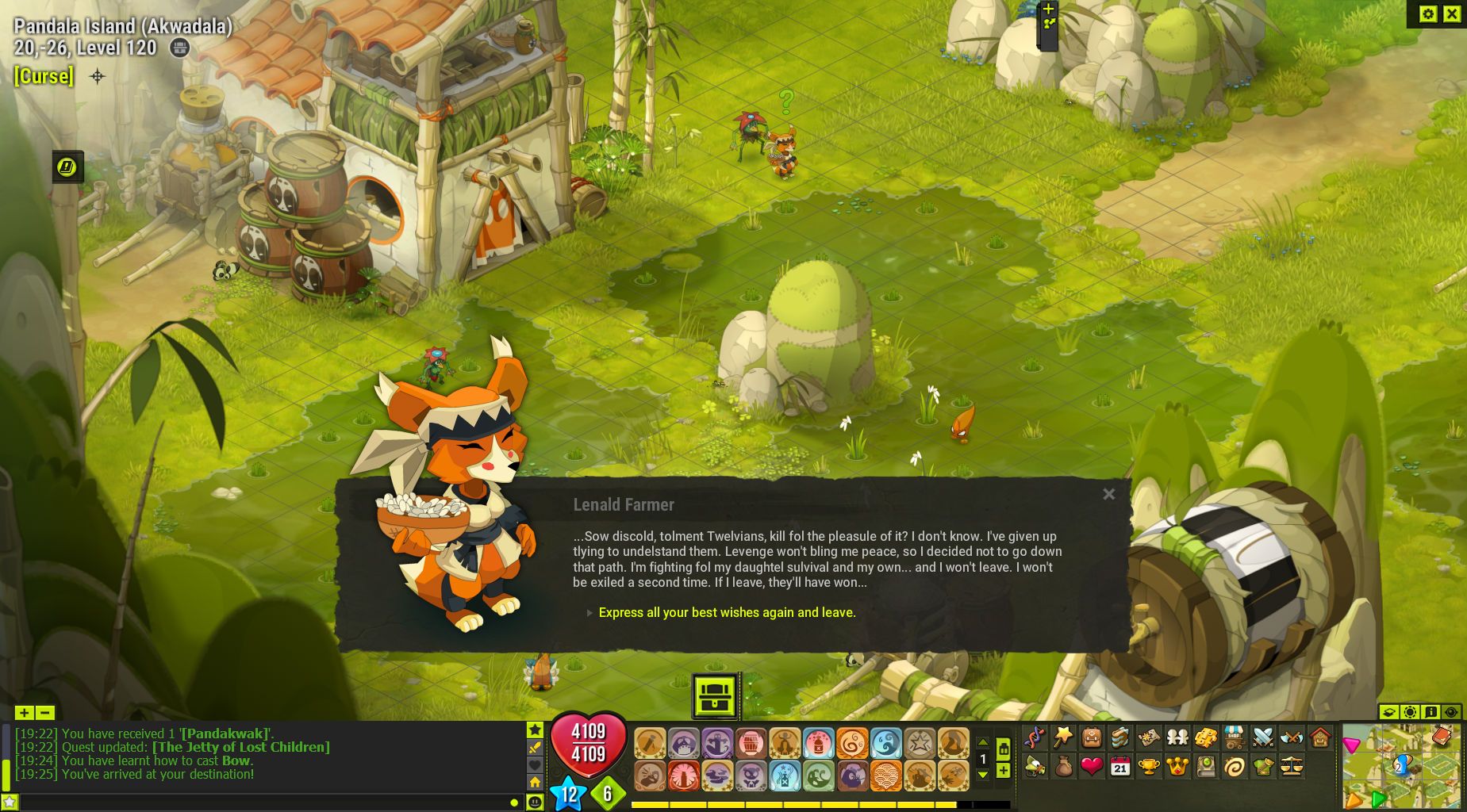The width and height of the screenshot is (1467, 812).
Task: Open the gold trophy achievements icon
Action: (1148, 767)
